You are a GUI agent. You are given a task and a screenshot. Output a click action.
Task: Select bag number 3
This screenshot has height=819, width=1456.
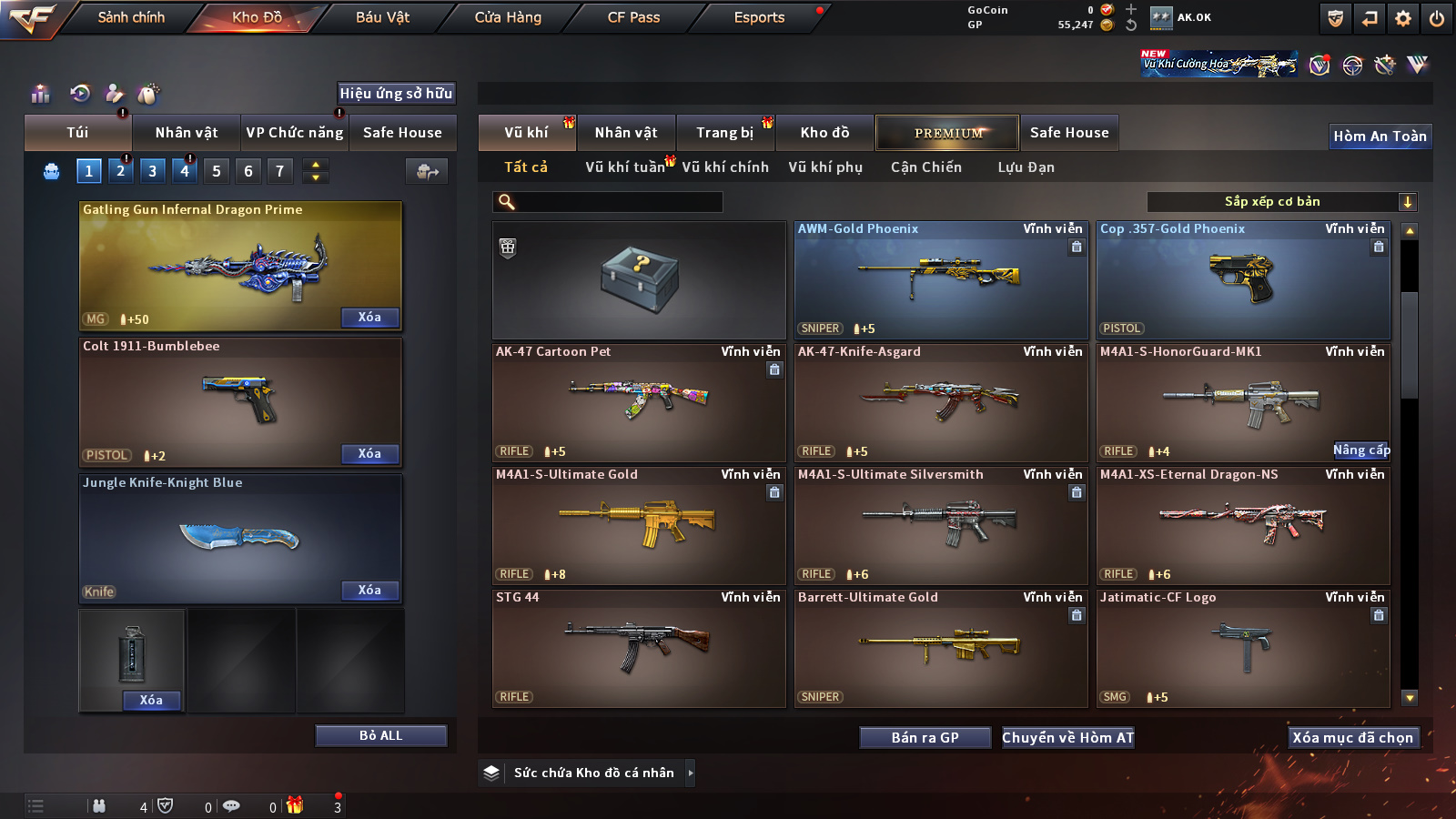pyautogui.click(x=152, y=170)
